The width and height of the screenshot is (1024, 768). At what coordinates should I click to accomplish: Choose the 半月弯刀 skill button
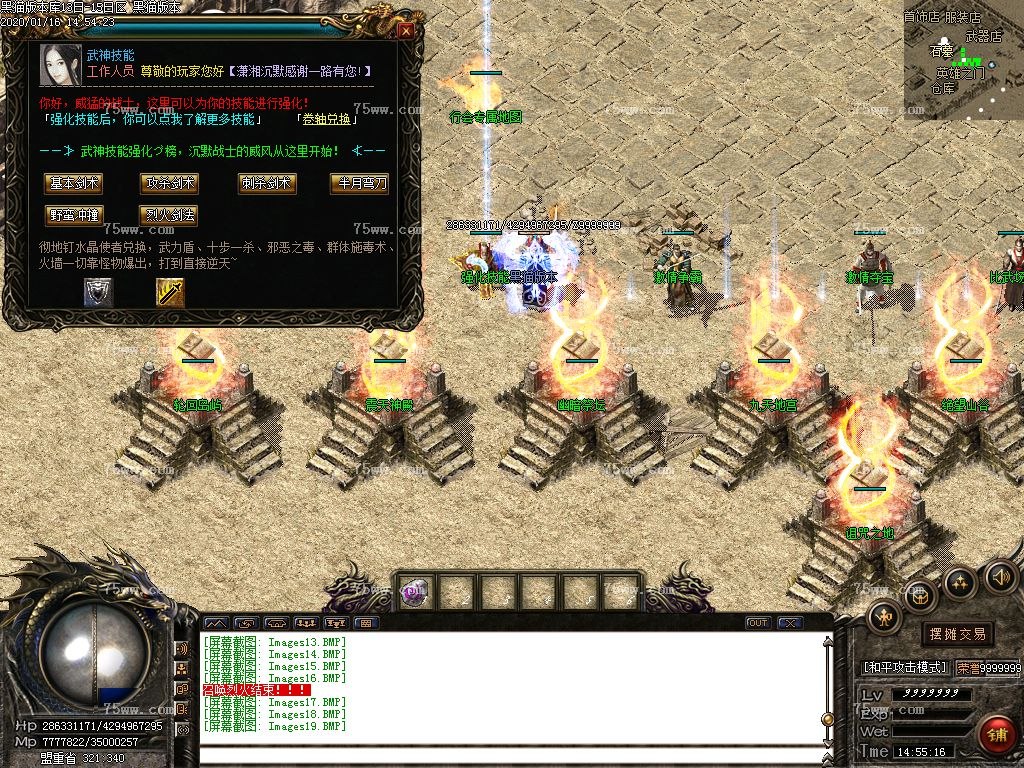358,183
